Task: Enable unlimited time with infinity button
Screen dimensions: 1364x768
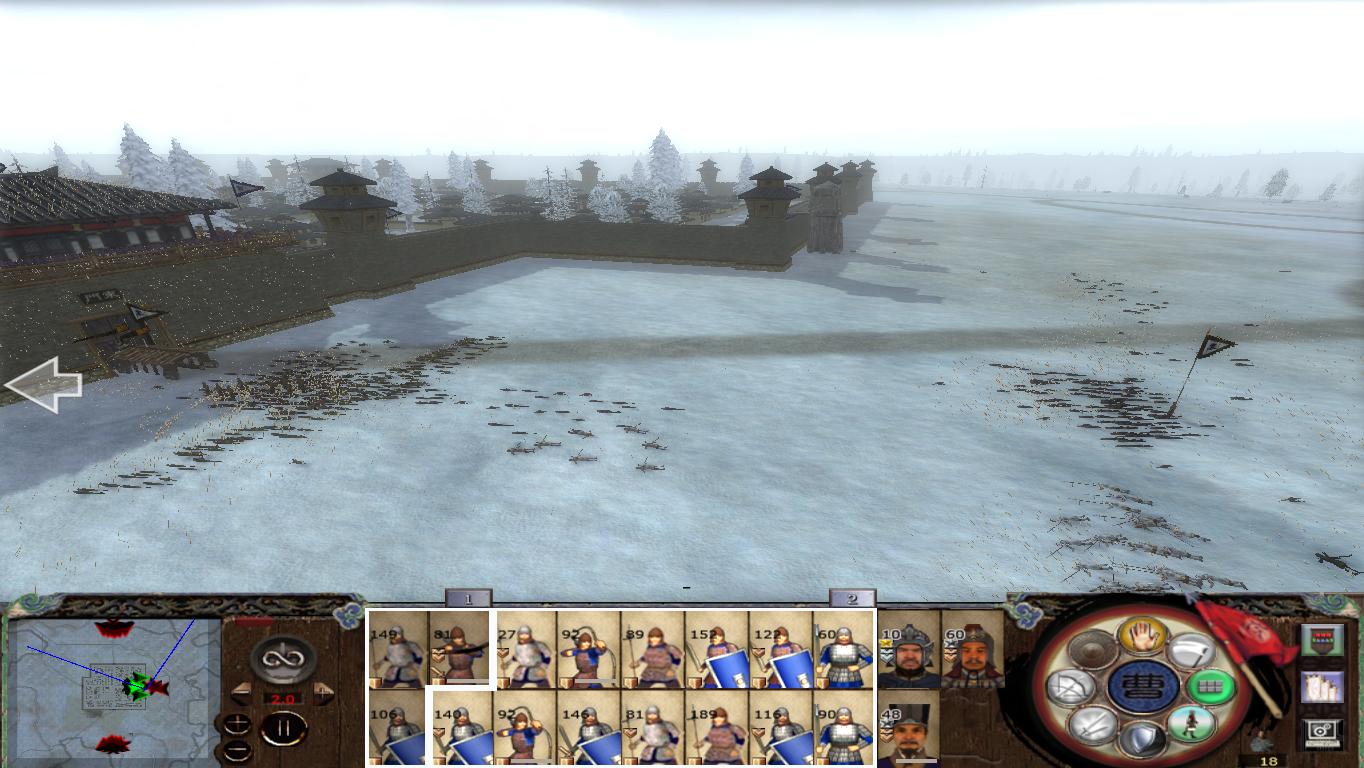Action: [x=280, y=657]
